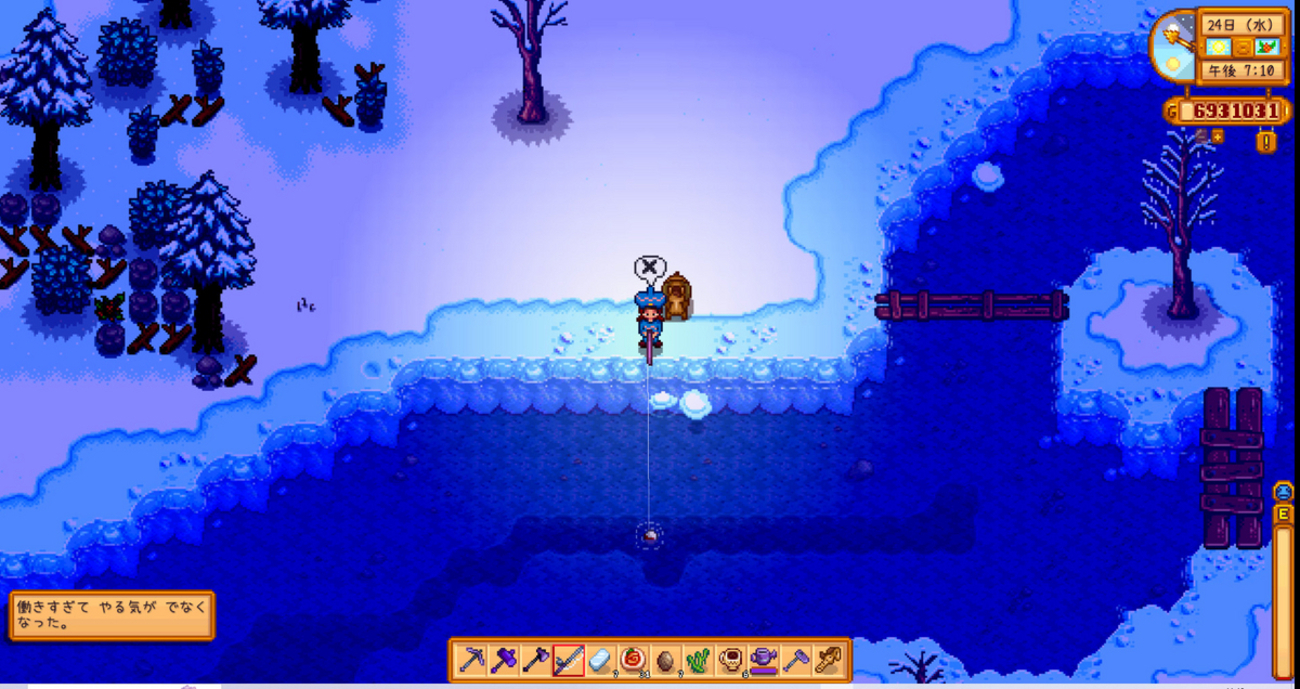Select the pale blue crystal bar item
Viewport: 1300px width, 689px height.
tap(600, 660)
